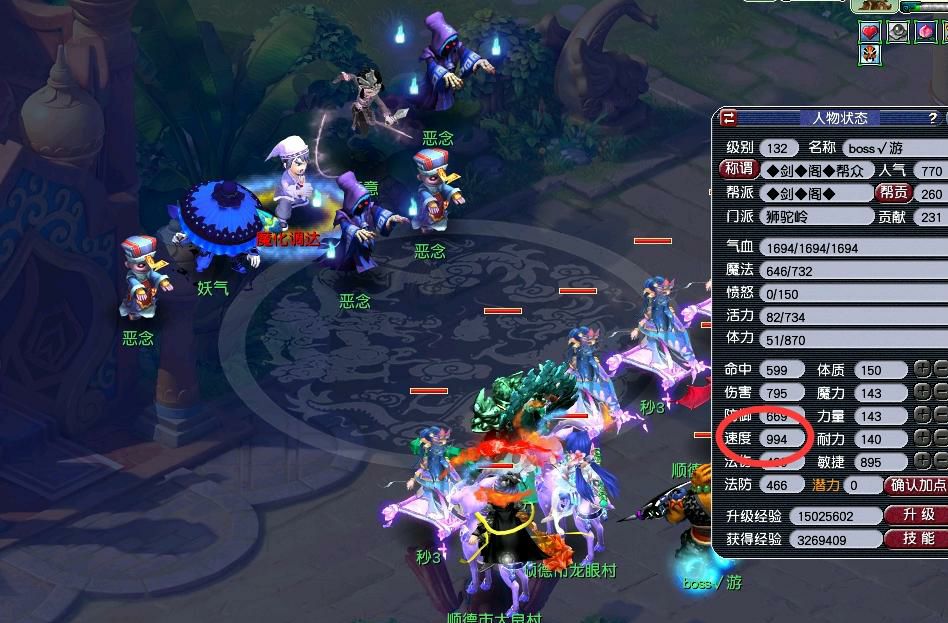This screenshot has height=623, width=948.
Task: Select the pink peach buff icon
Action: 926,32
